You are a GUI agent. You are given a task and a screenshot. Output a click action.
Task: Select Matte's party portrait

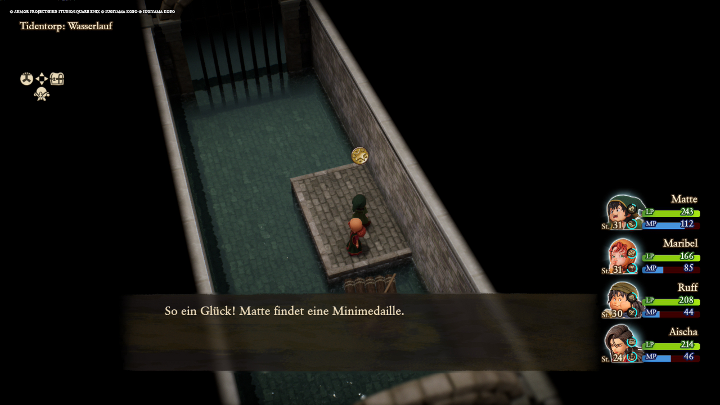tap(622, 212)
